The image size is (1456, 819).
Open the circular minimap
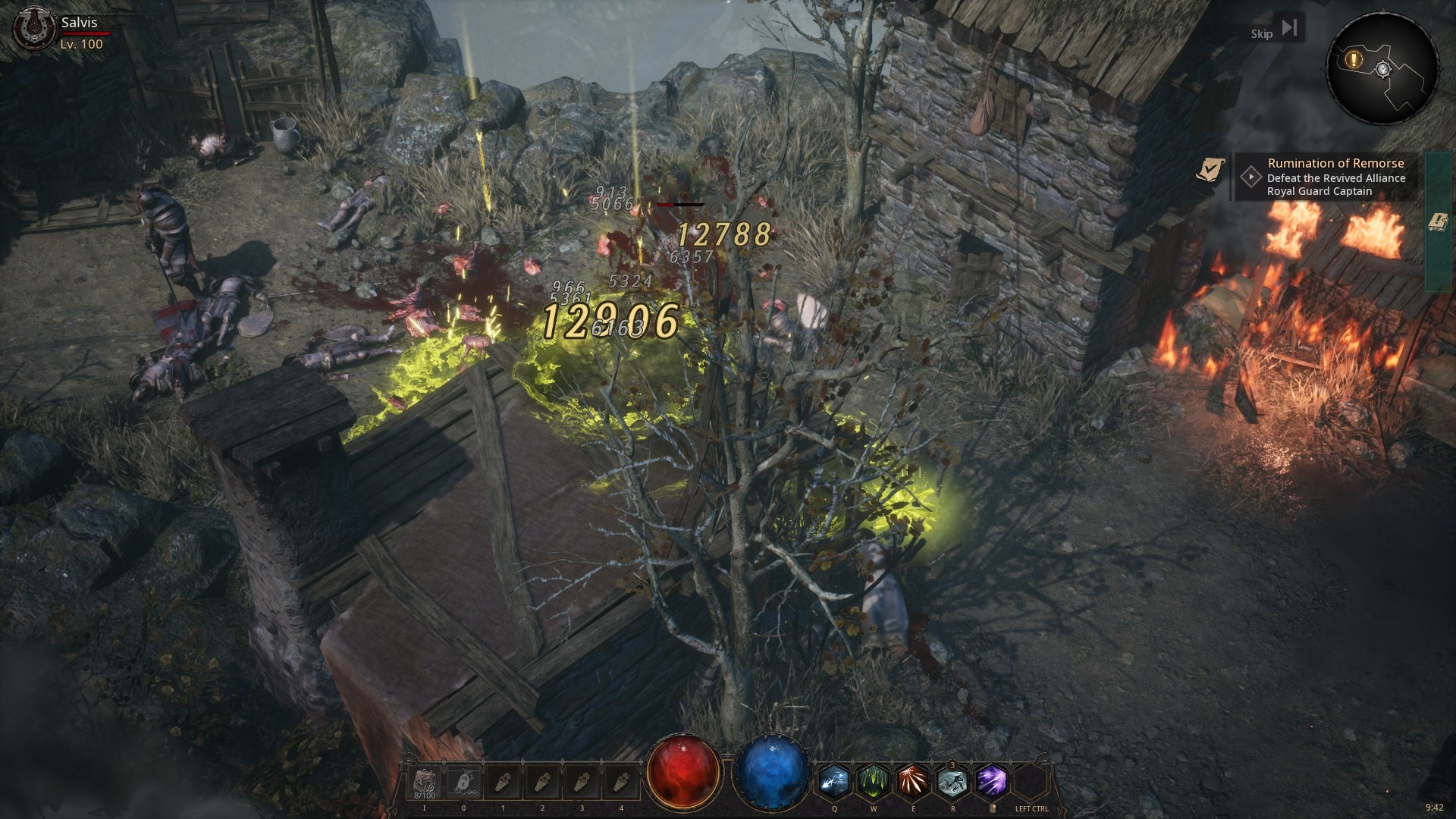pos(1382,70)
